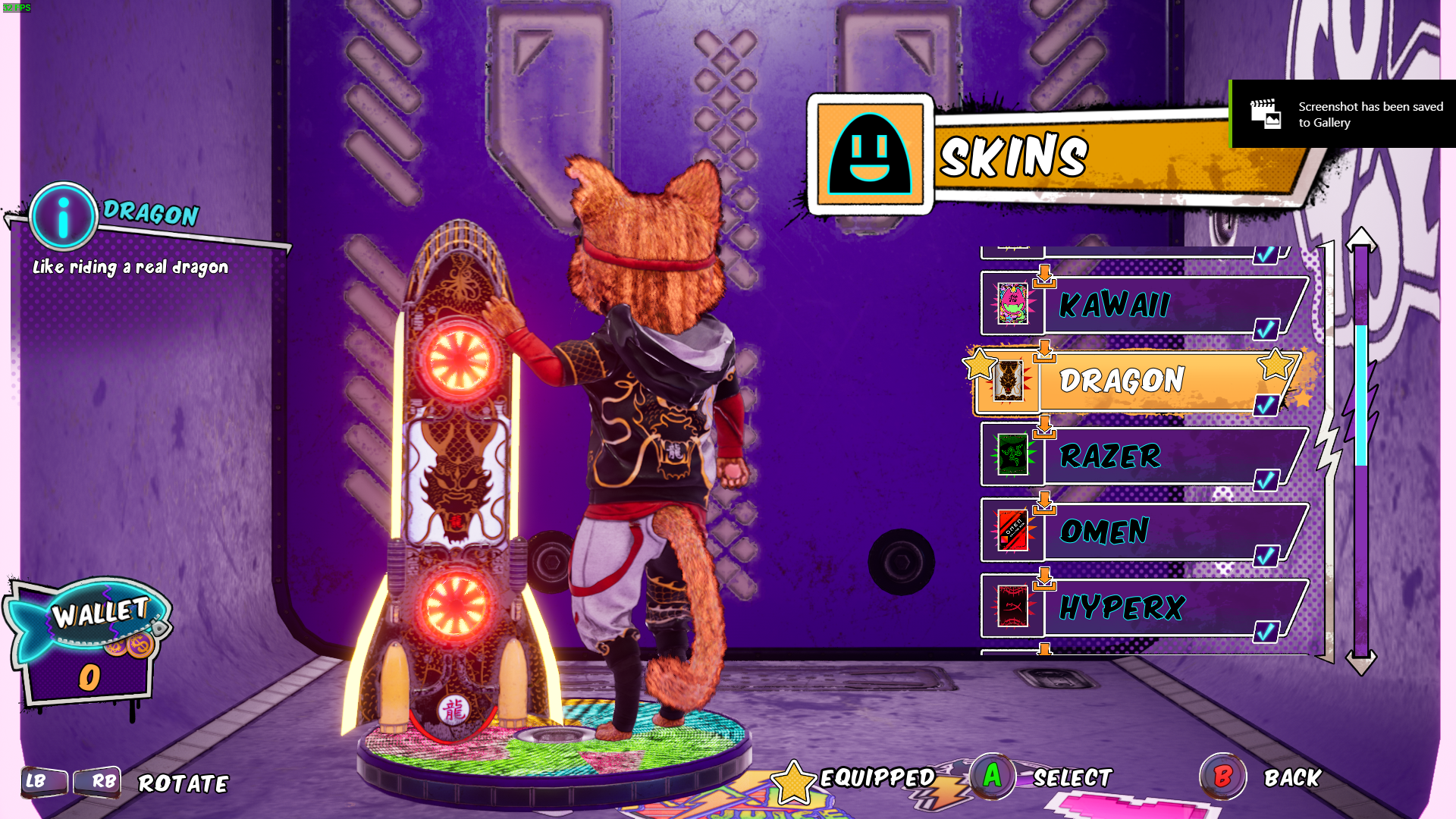This screenshot has width=1456, height=819.
Task: Click the cyan portion of the skin list scrollbar
Action: point(1361,394)
